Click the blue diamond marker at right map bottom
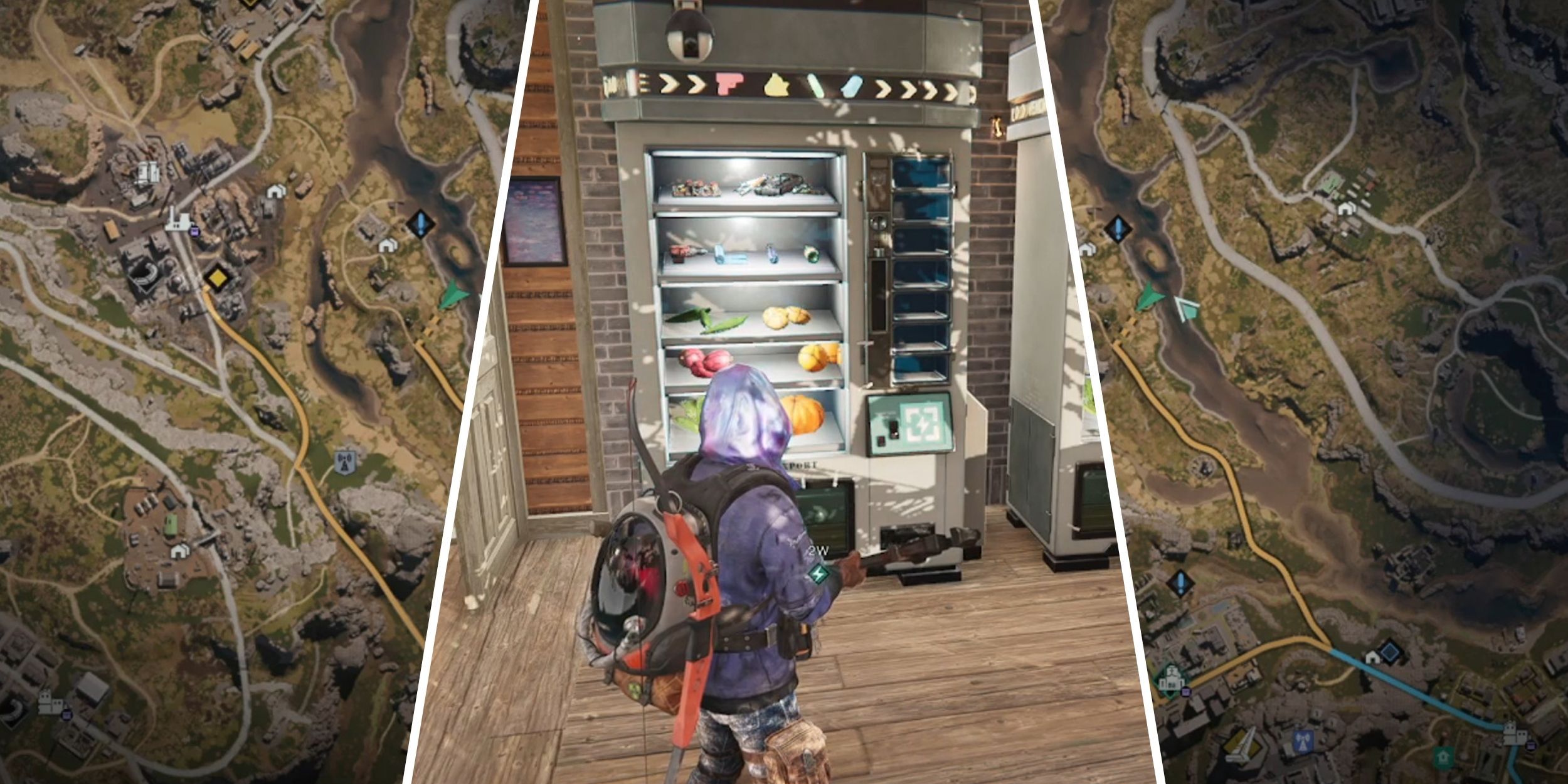The height and width of the screenshot is (784, 1568). (1391, 652)
